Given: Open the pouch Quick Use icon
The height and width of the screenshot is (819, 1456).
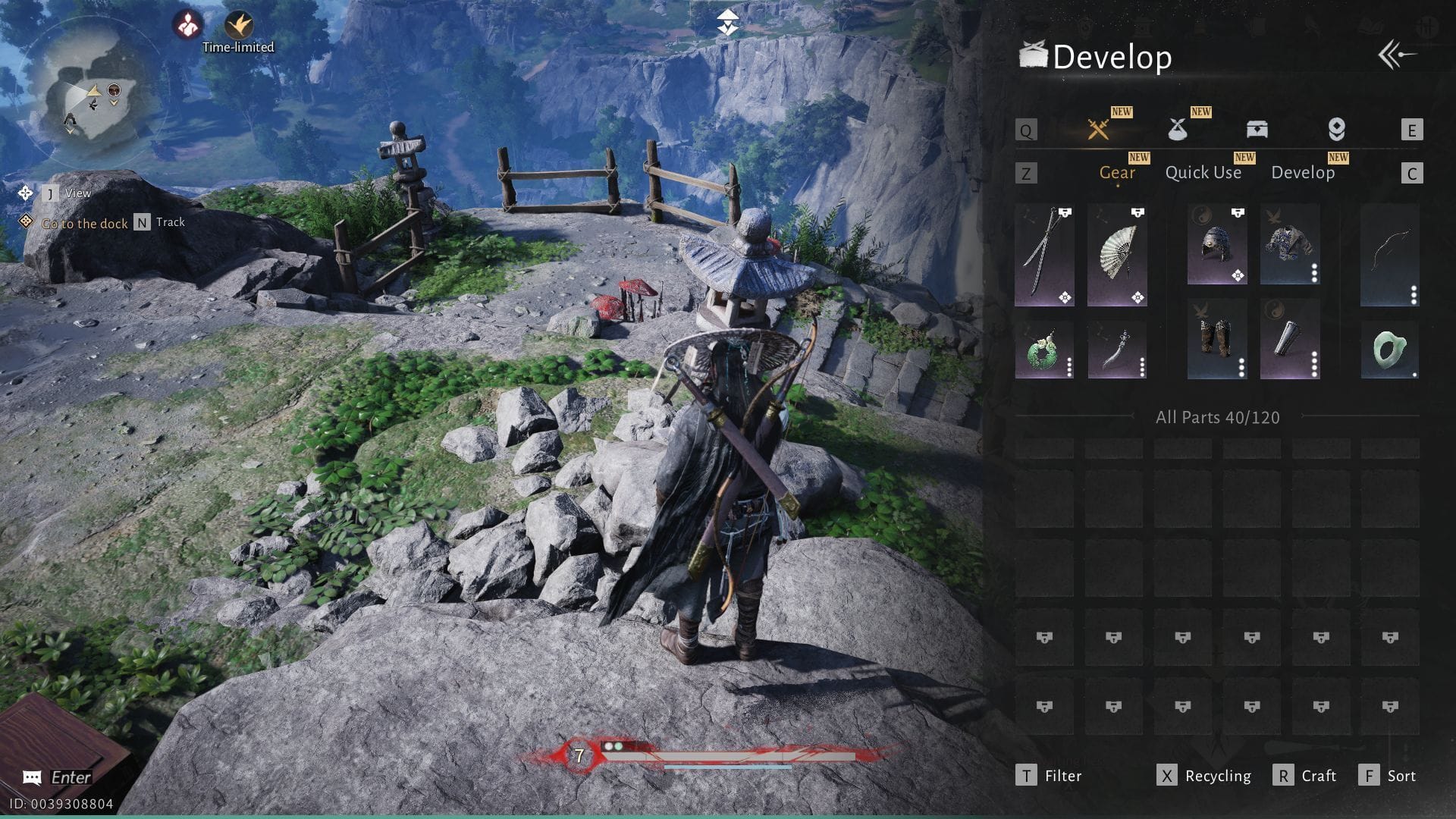Looking at the screenshot, I should [x=1178, y=129].
